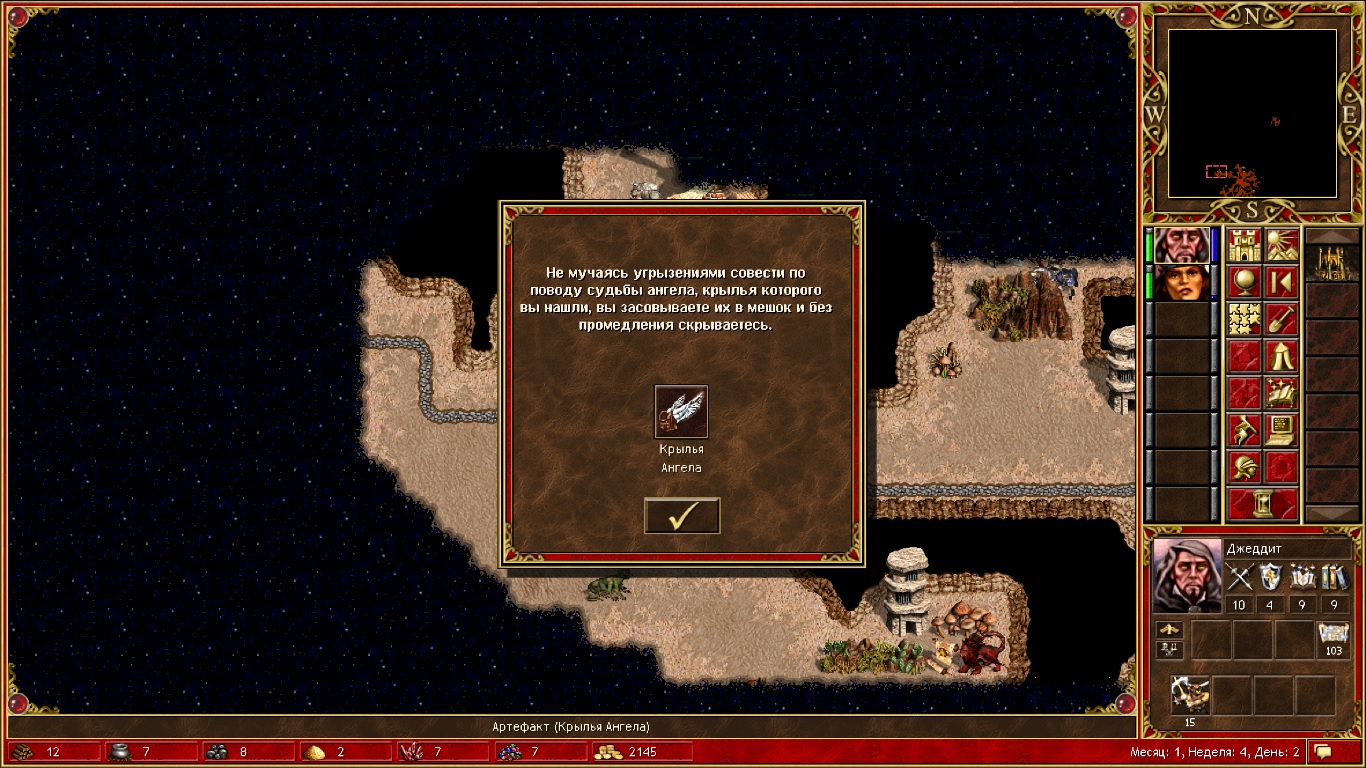1366x768 pixels.
Task: Toggle the underground/surface view button
Action: coord(1282,246)
